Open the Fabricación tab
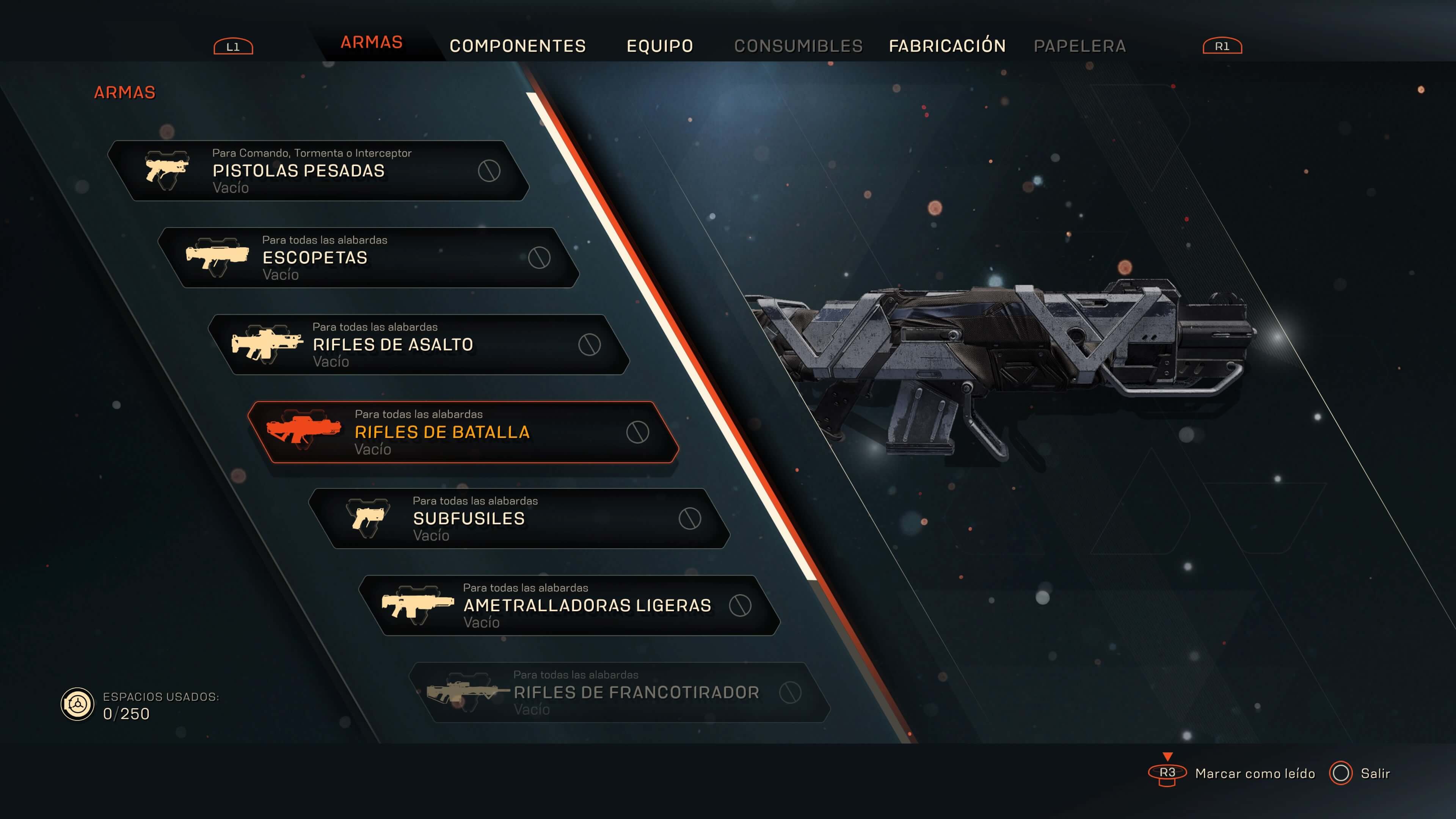Screen dimensions: 1456x819 coord(947,46)
